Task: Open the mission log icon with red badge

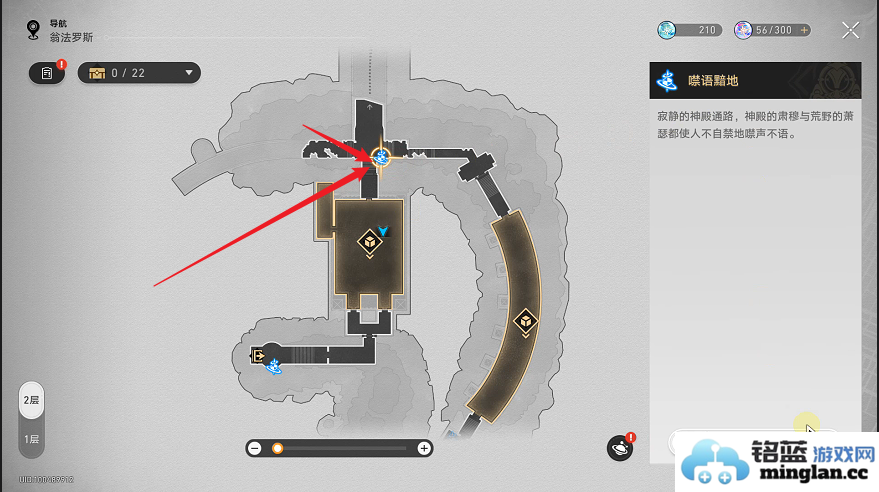Action: click(46, 73)
